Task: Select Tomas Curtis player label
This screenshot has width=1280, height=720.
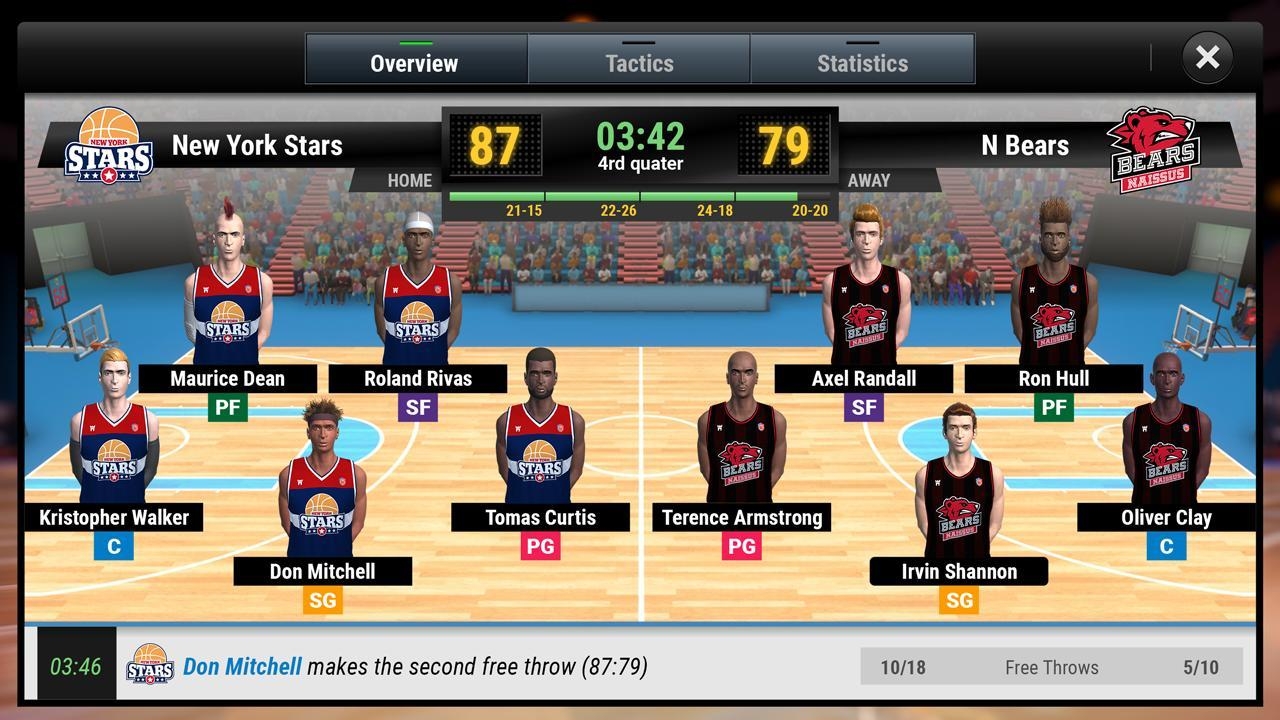Action: [x=540, y=518]
